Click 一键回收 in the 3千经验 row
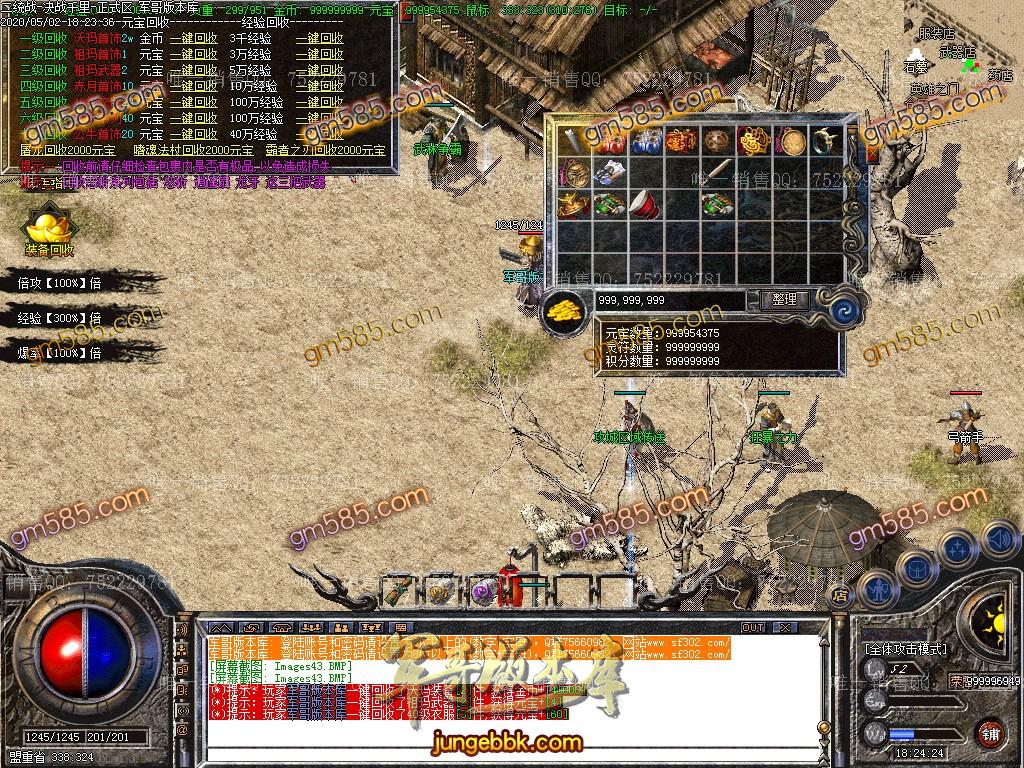Screen dimensions: 1024x768 coord(319,38)
